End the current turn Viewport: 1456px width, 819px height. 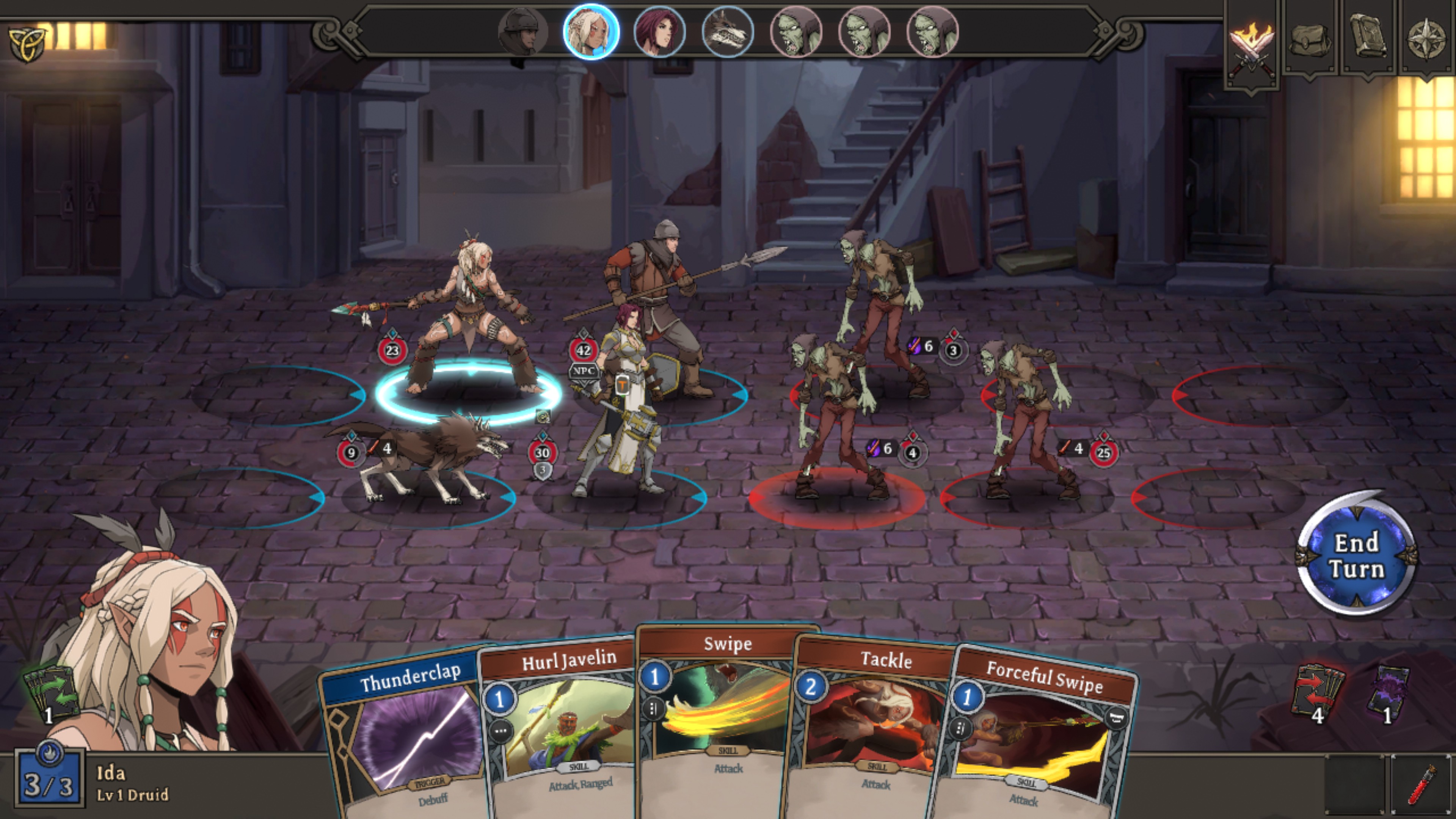point(1357,555)
